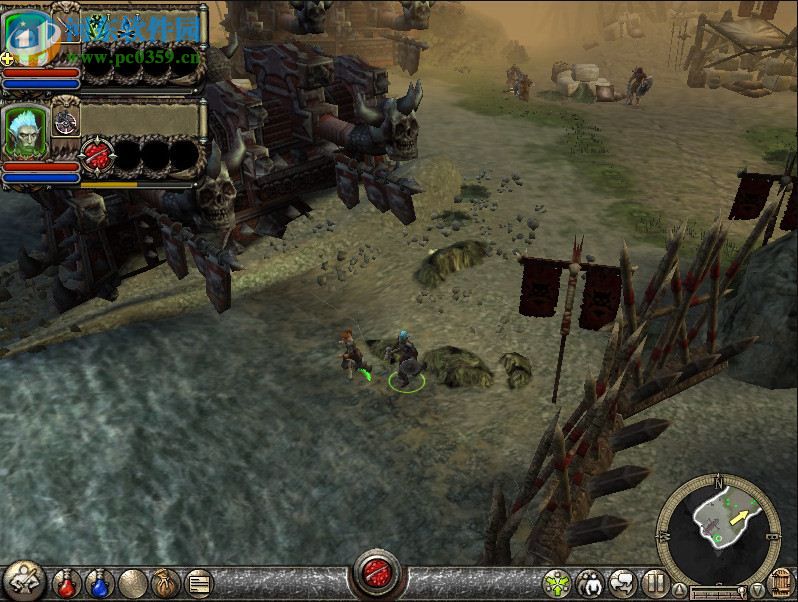Image resolution: width=798 pixels, height=602 pixels.
Task: Click the round tan orb button
Action: [x=133, y=582]
